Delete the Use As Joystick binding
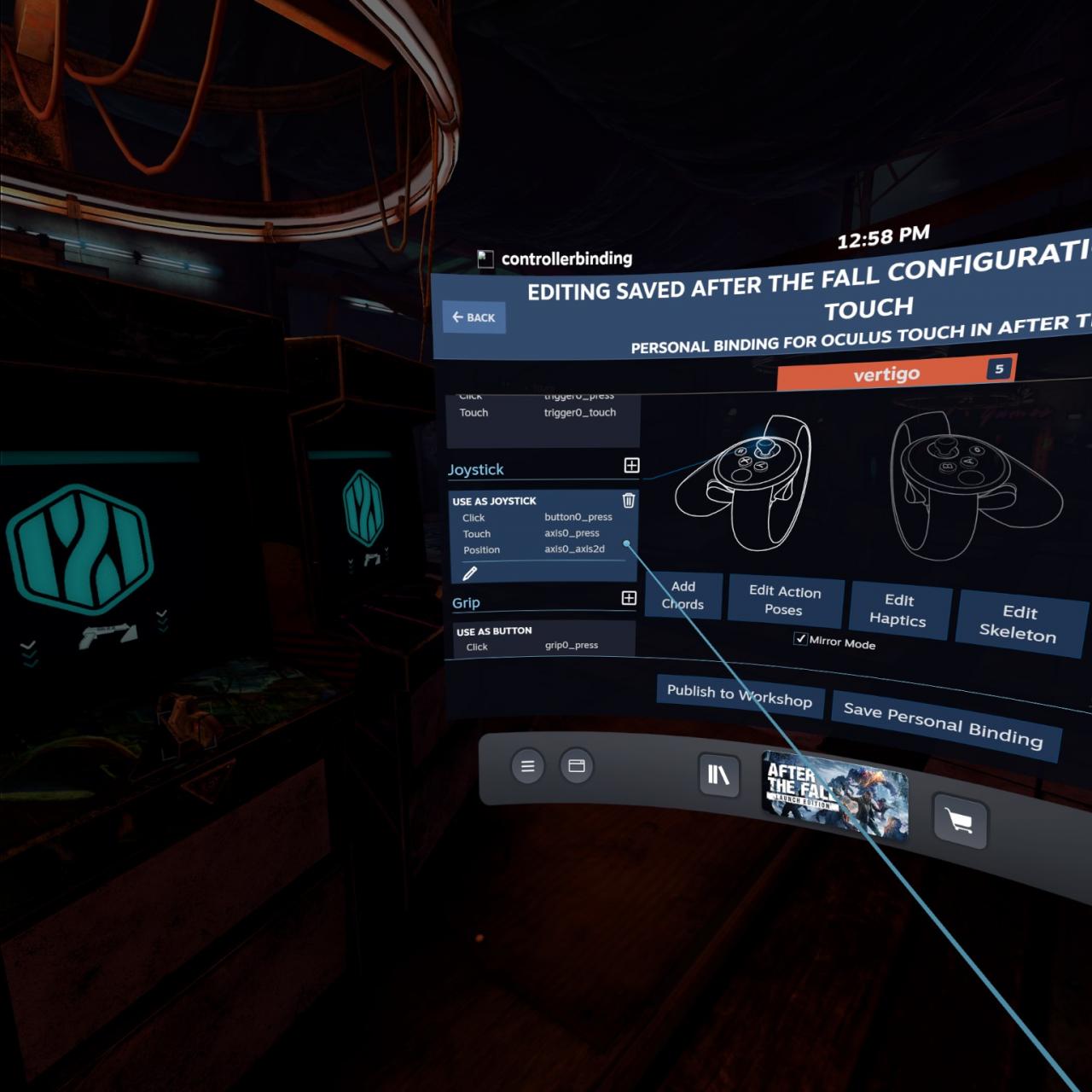The image size is (1092, 1092). [x=629, y=501]
